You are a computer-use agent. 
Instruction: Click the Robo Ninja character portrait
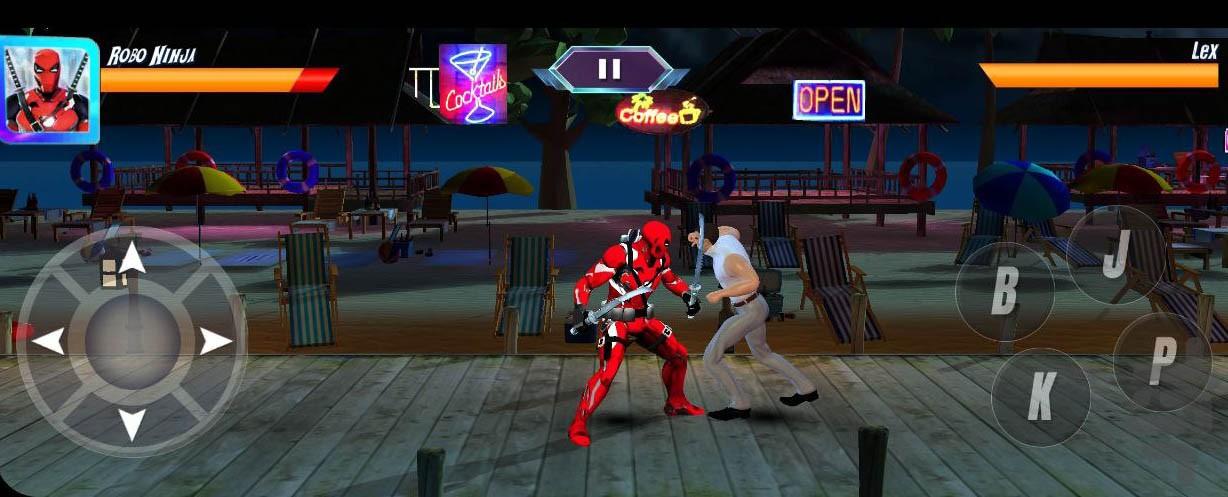[x=48, y=90]
